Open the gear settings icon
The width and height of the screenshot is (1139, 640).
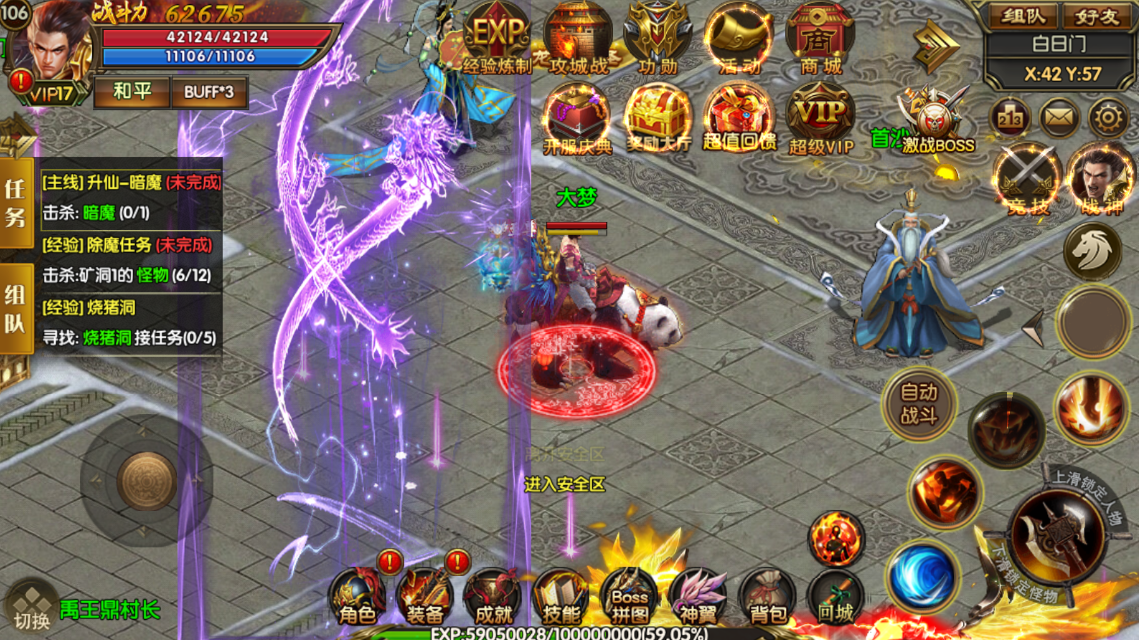click(x=1108, y=119)
